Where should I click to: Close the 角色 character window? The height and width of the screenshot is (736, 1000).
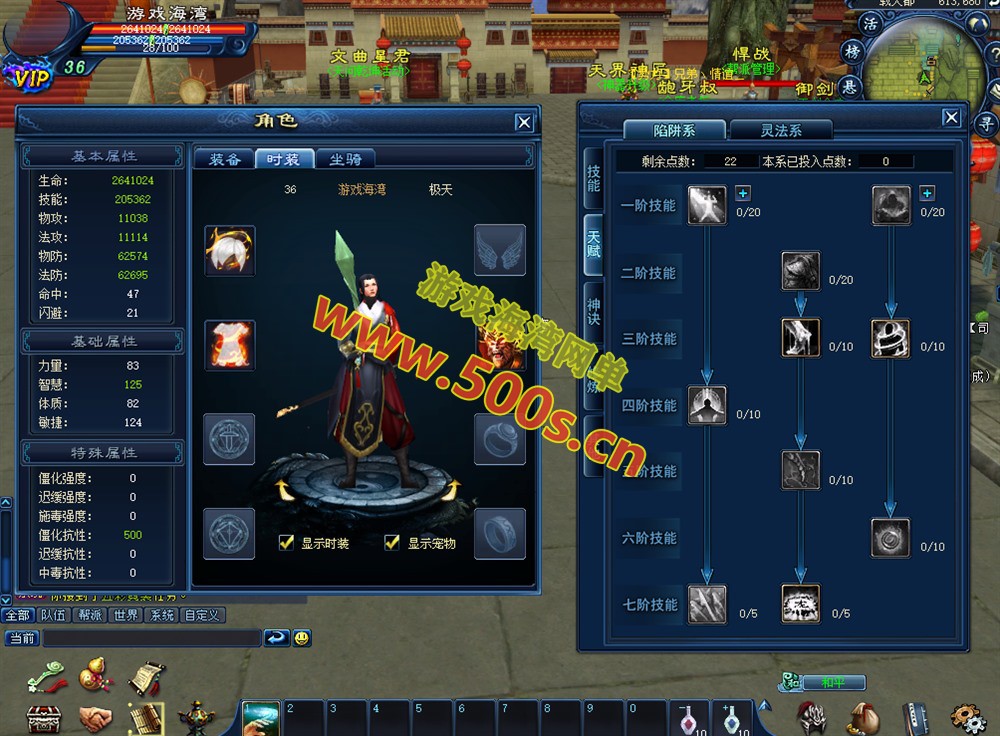[524, 122]
